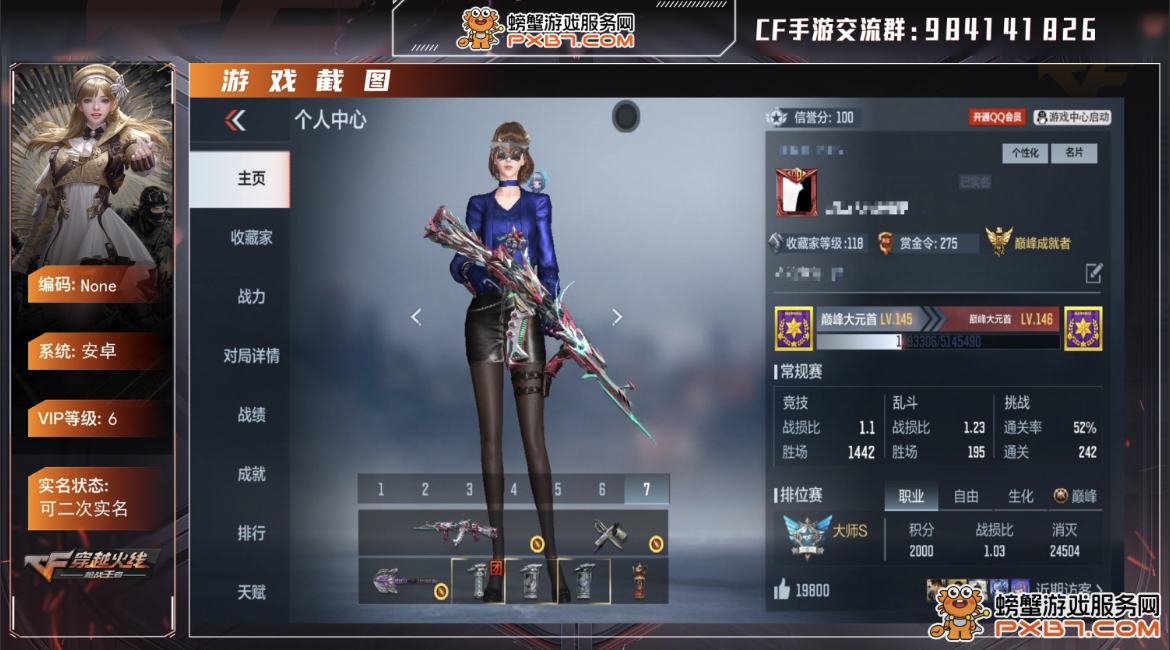Show the 战绩 record tab

251,415
